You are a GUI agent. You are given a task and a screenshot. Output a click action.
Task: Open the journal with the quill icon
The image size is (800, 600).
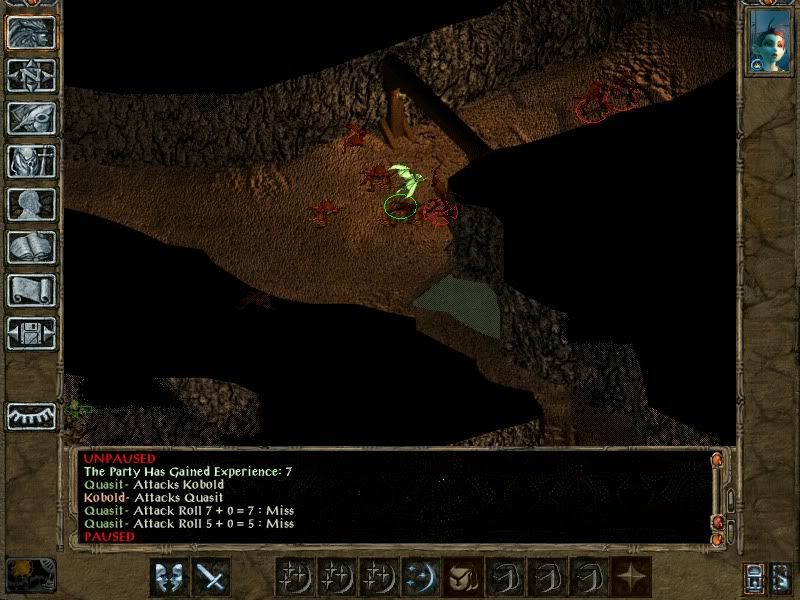31,118
